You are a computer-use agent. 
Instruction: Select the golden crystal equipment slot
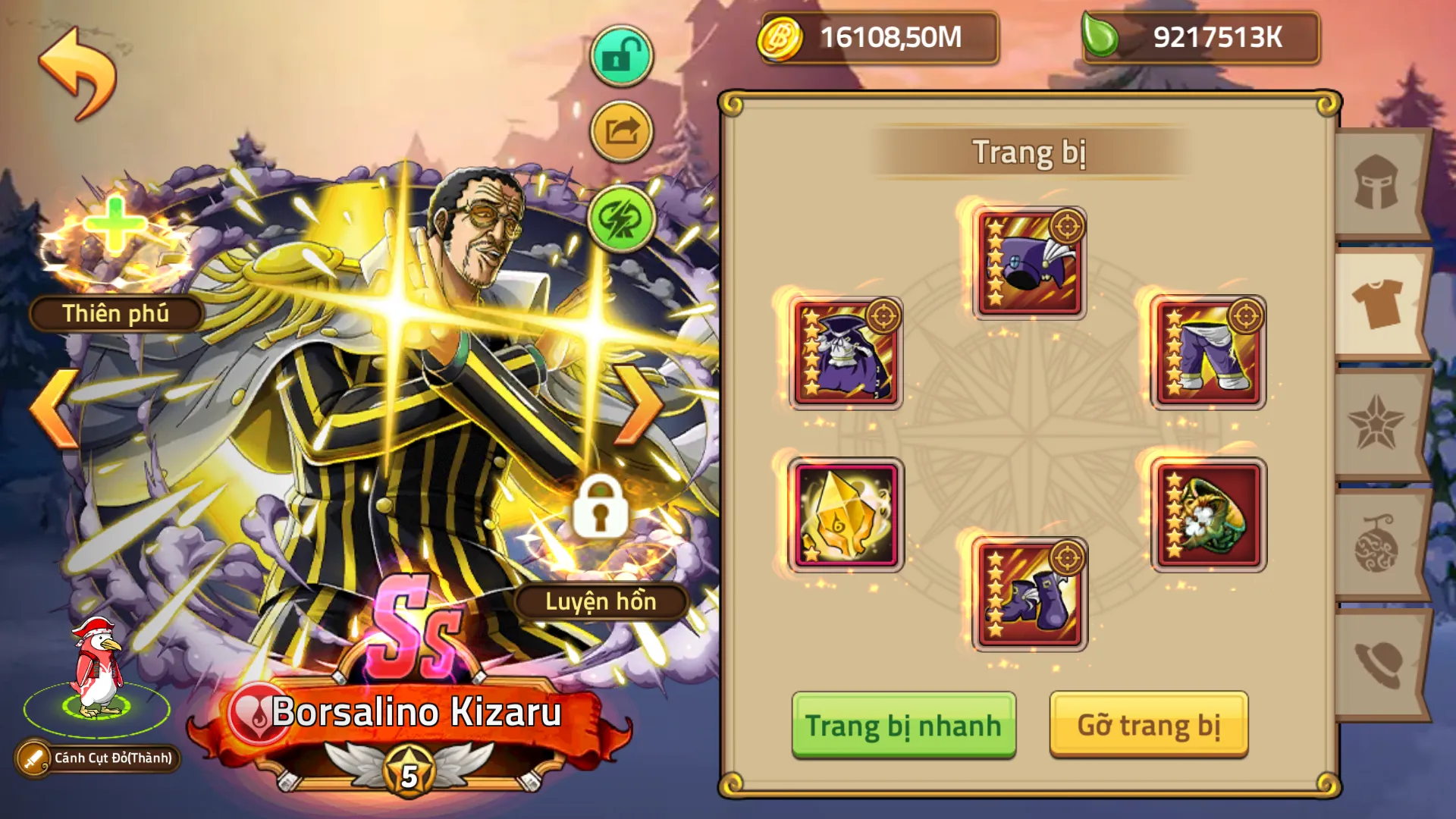(844, 516)
